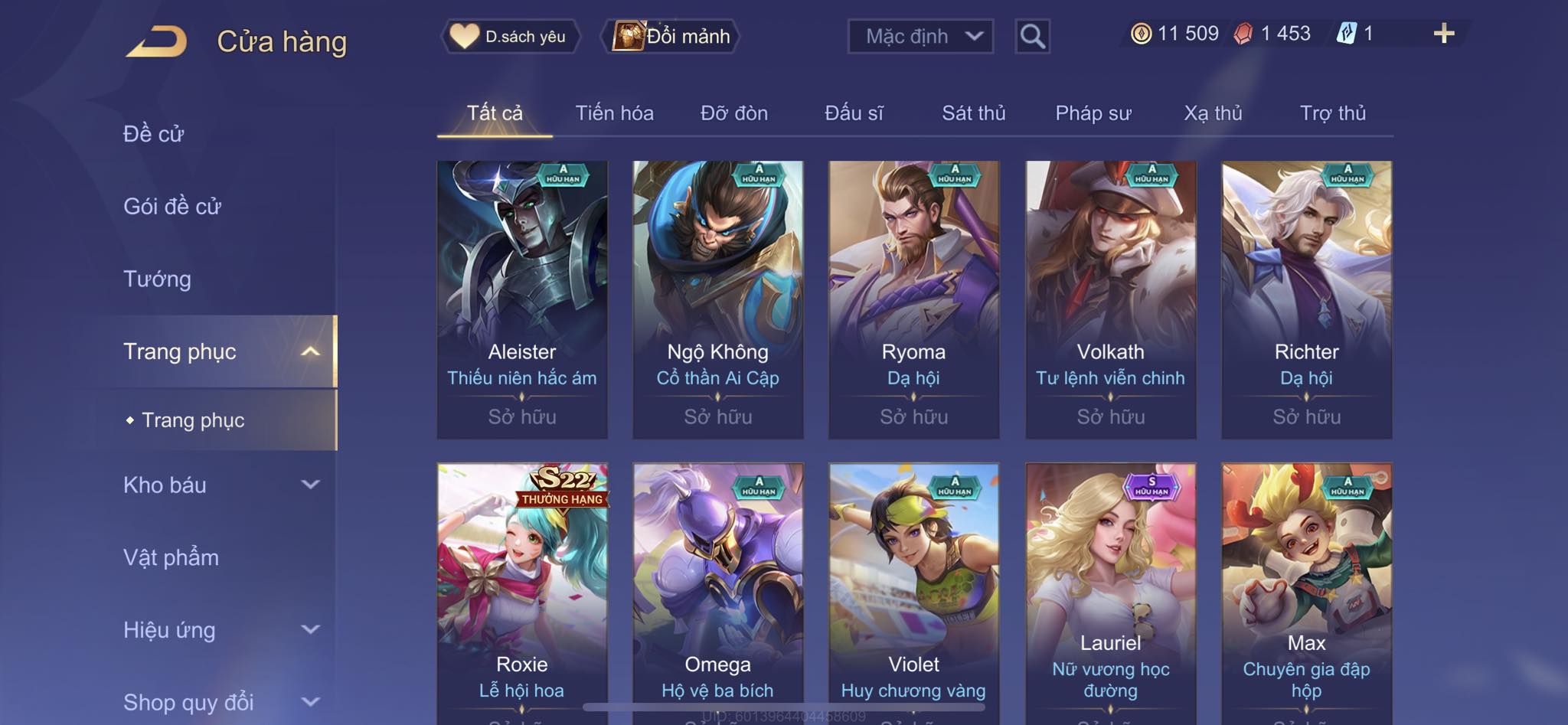Open the Tướng shop section
Viewport: 1568px width, 725px height.
(x=158, y=279)
